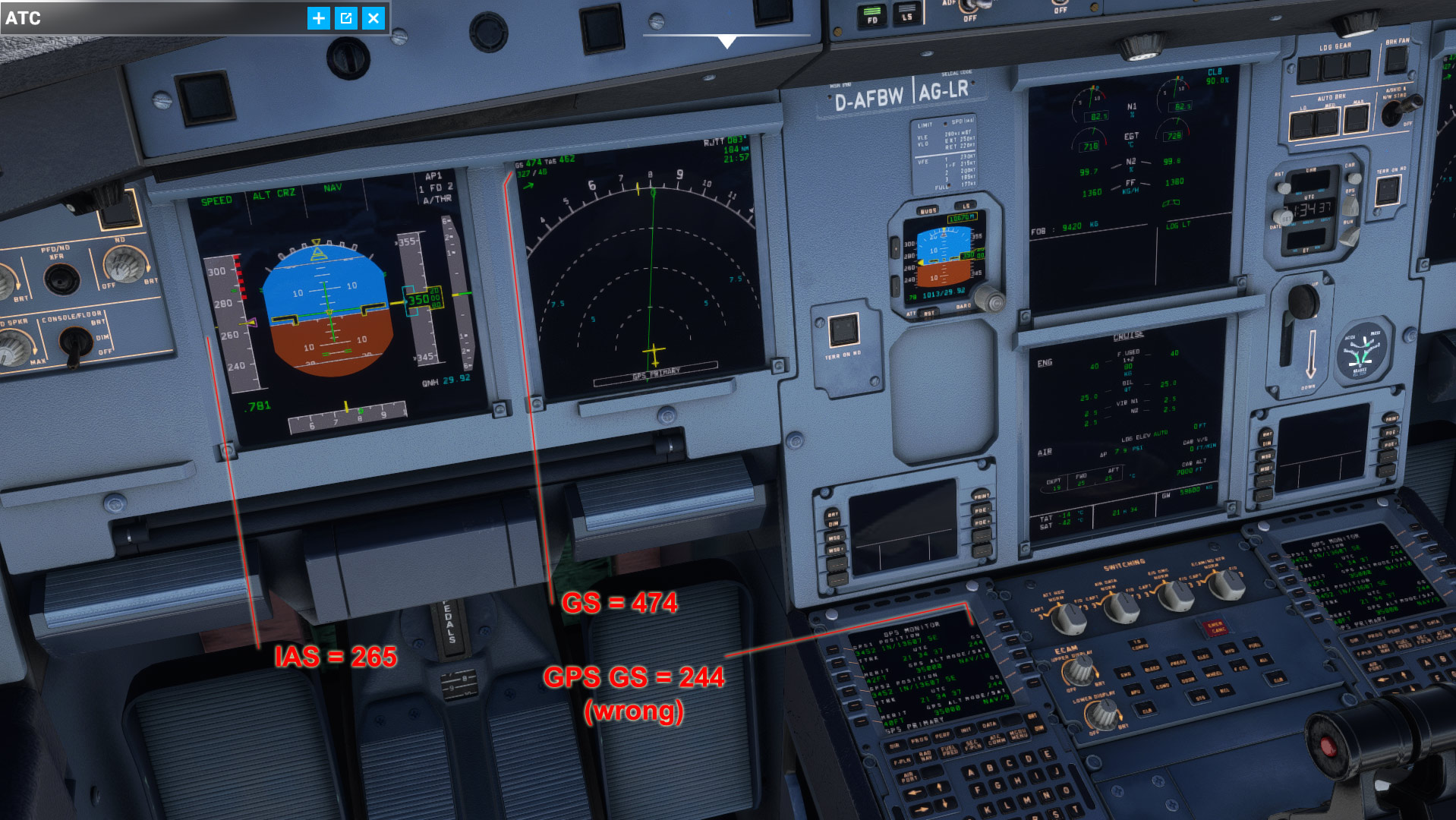Click the pop-out icon in the ATC window

click(346, 18)
